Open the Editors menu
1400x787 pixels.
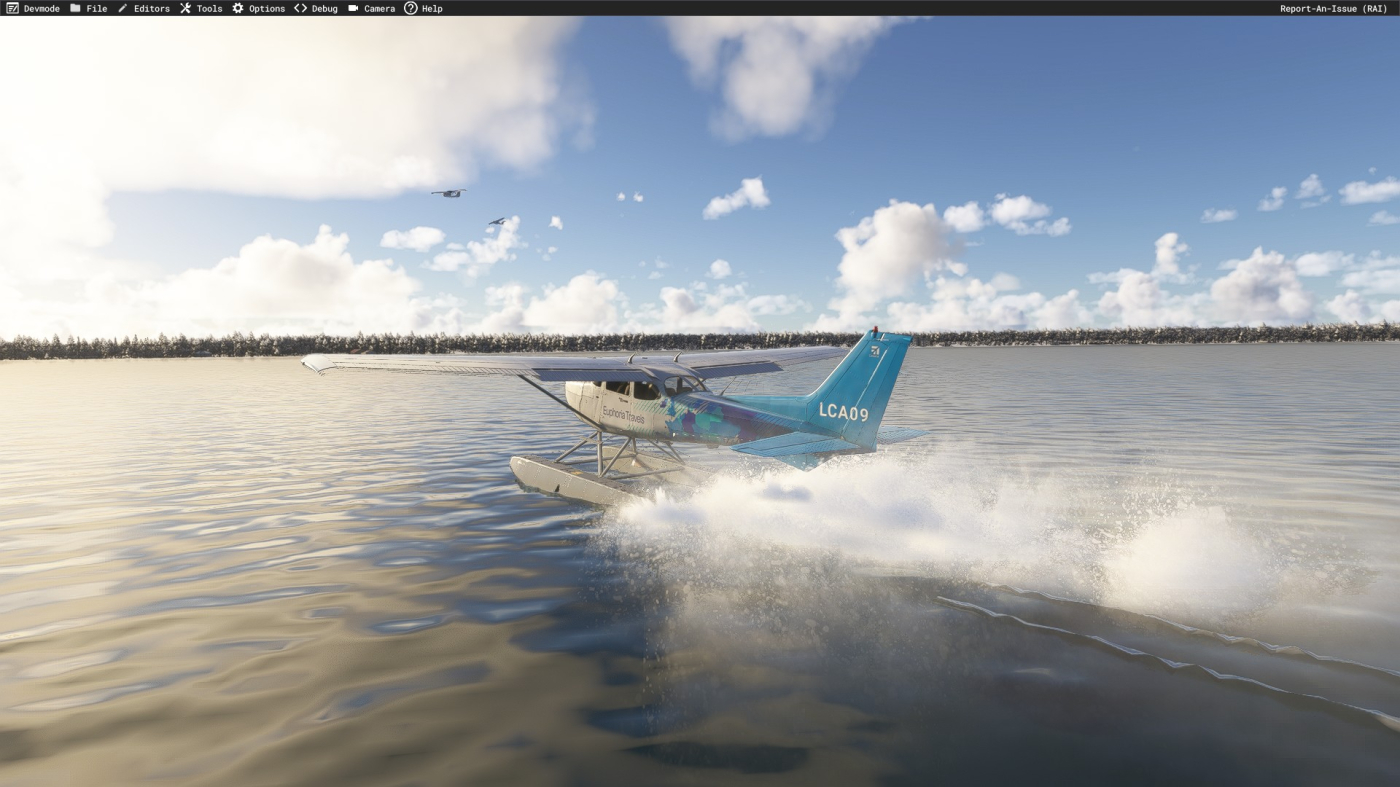tap(144, 8)
